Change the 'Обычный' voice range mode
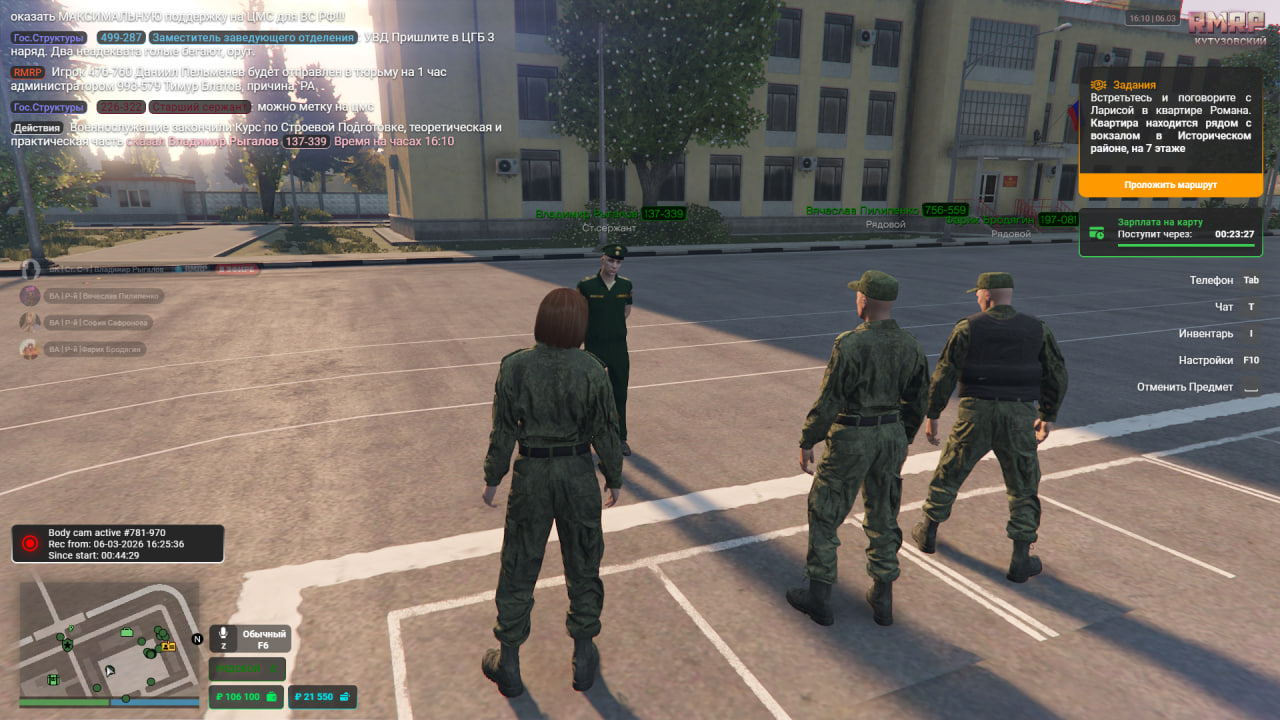 [x=263, y=639]
